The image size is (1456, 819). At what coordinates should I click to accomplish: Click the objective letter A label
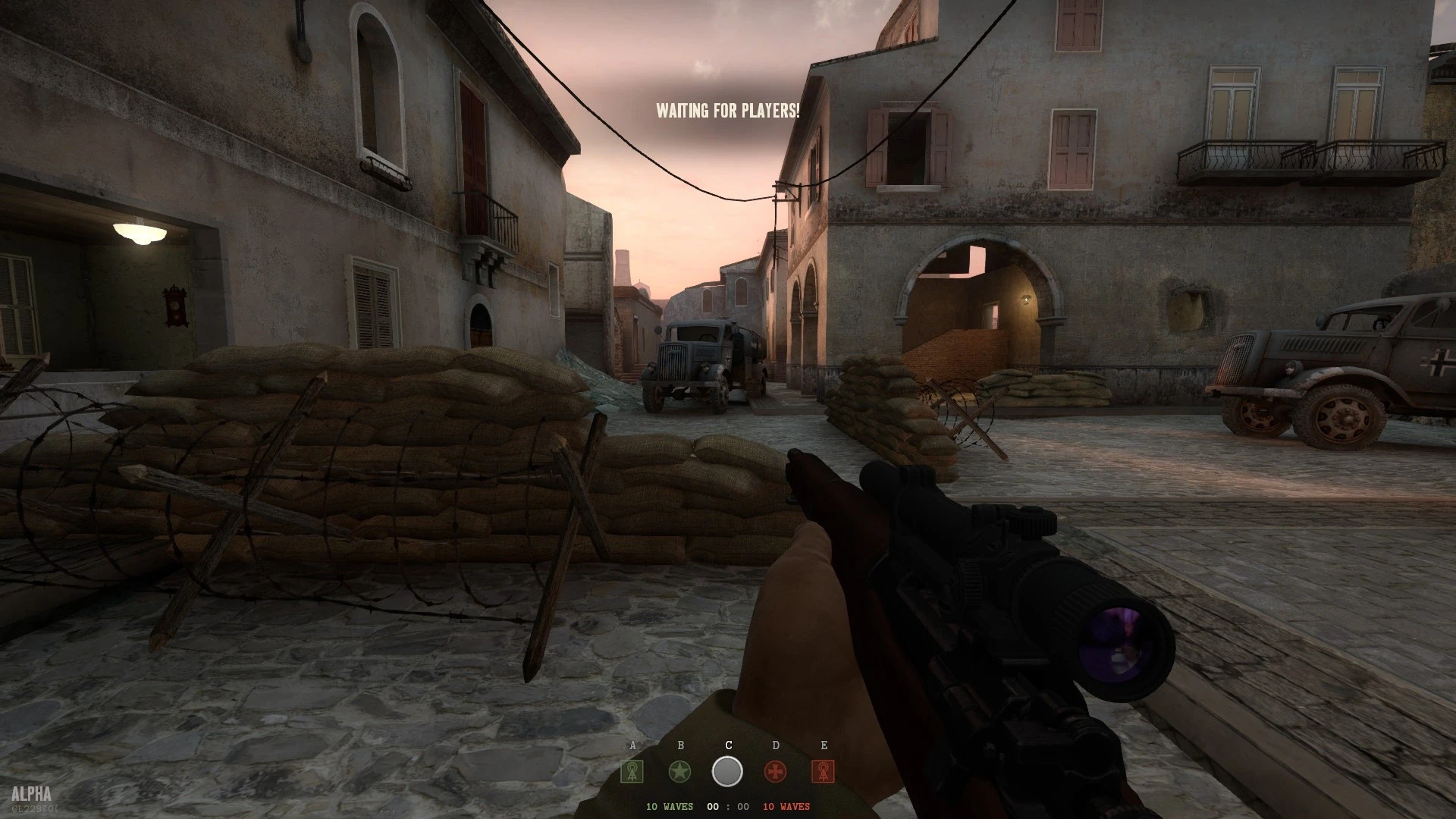coord(632,745)
